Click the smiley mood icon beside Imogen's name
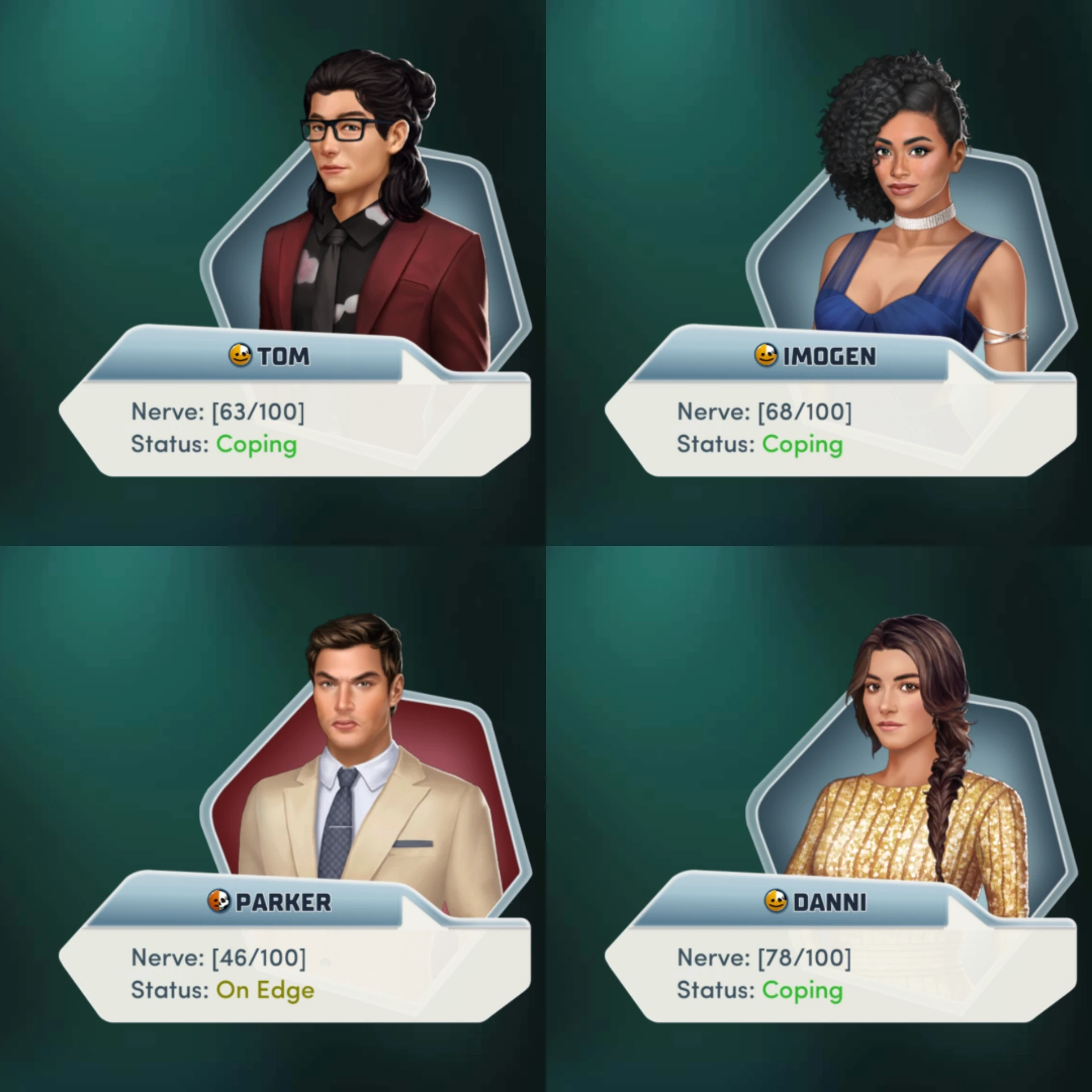1092x1092 pixels. (x=767, y=355)
